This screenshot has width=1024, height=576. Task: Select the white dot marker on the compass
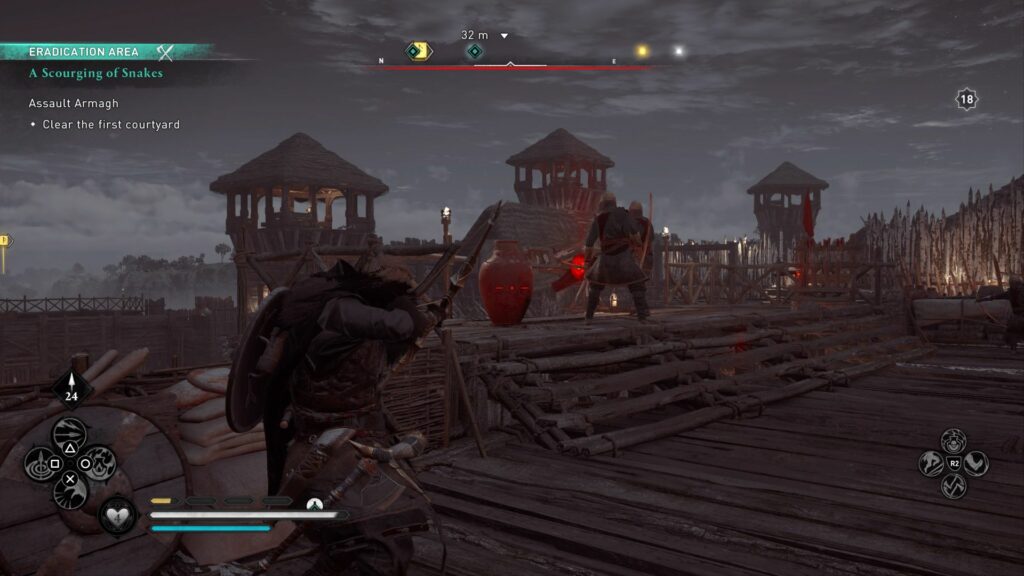pyautogui.click(x=678, y=51)
